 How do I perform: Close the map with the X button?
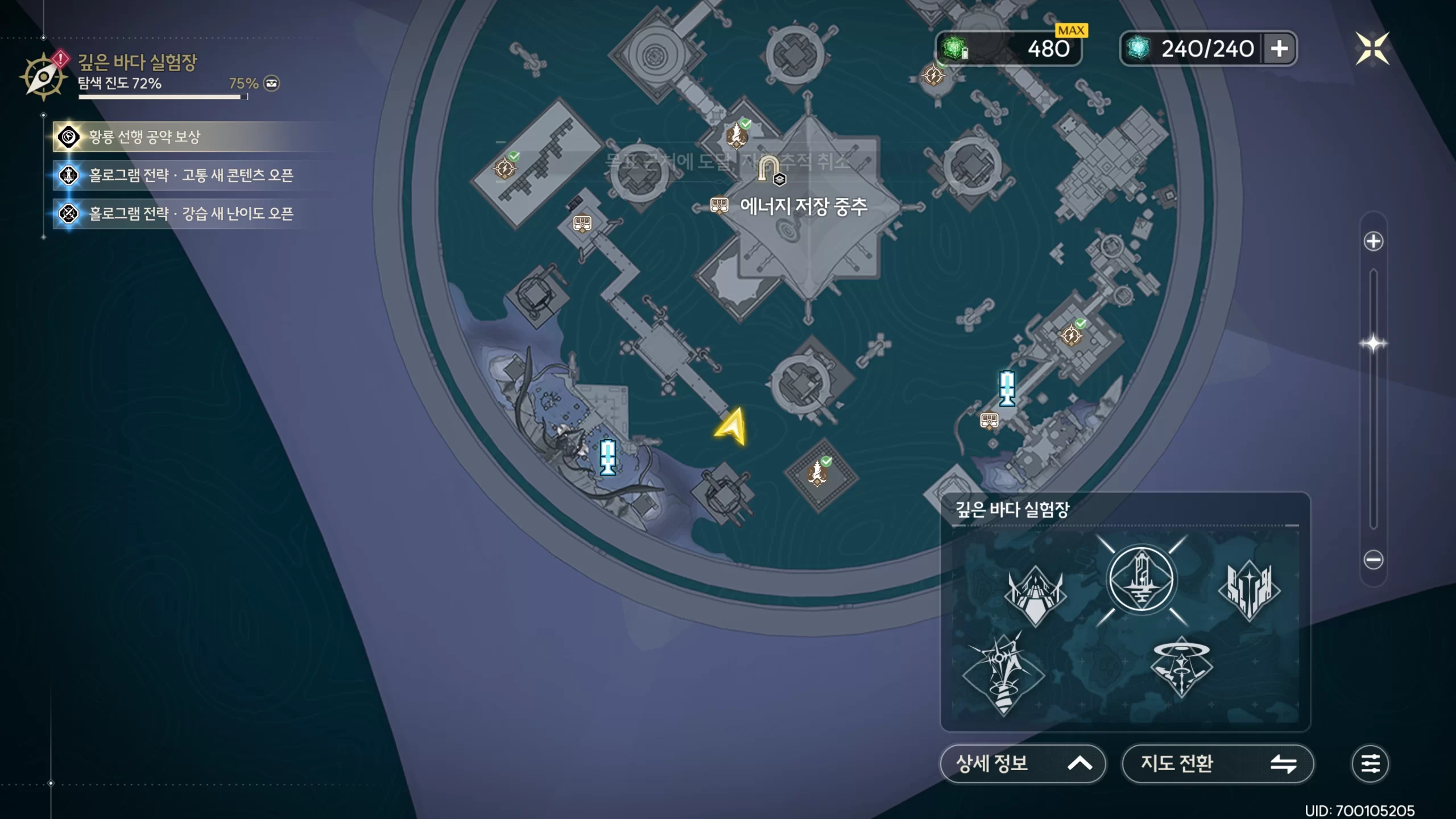pyautogui.click(x=1372, y=49)
